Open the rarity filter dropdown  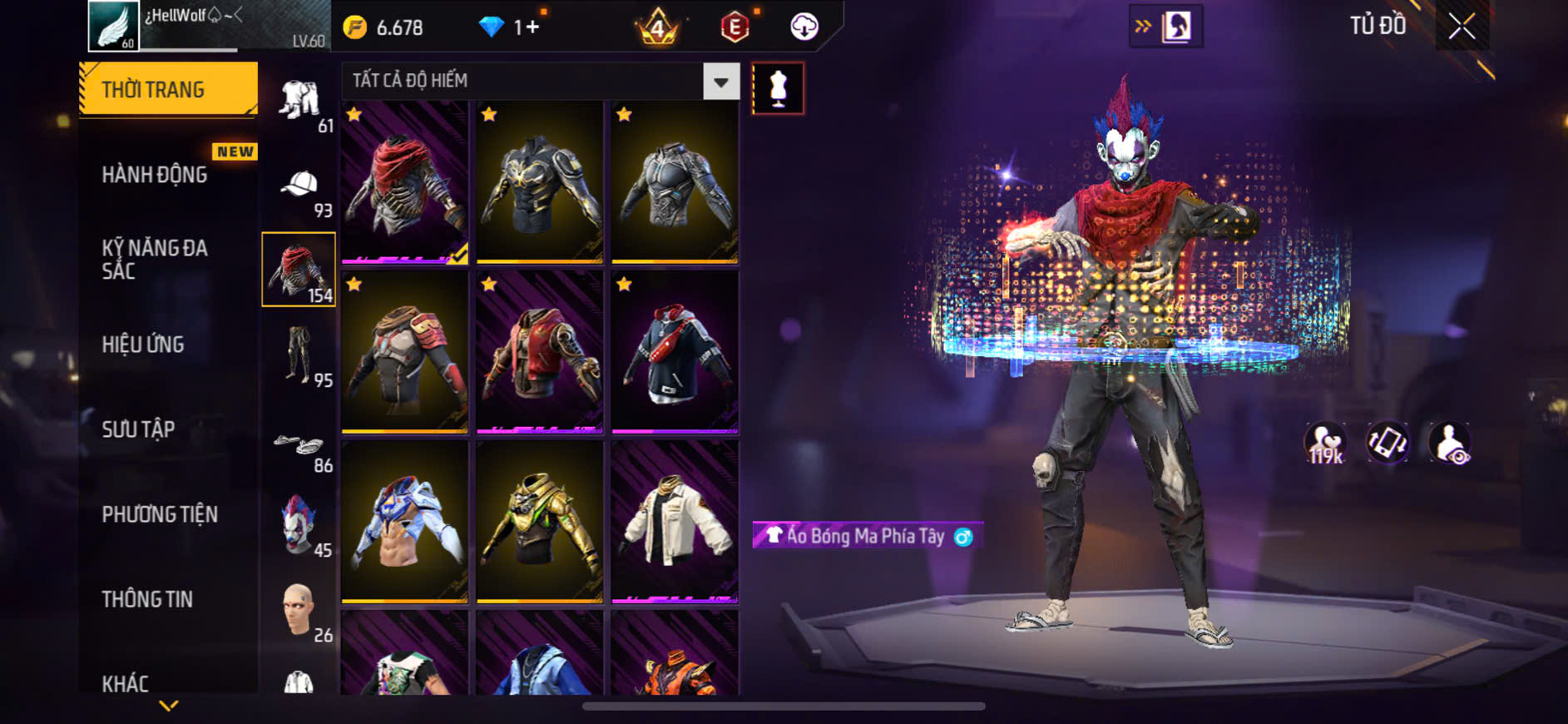(721, 82)
